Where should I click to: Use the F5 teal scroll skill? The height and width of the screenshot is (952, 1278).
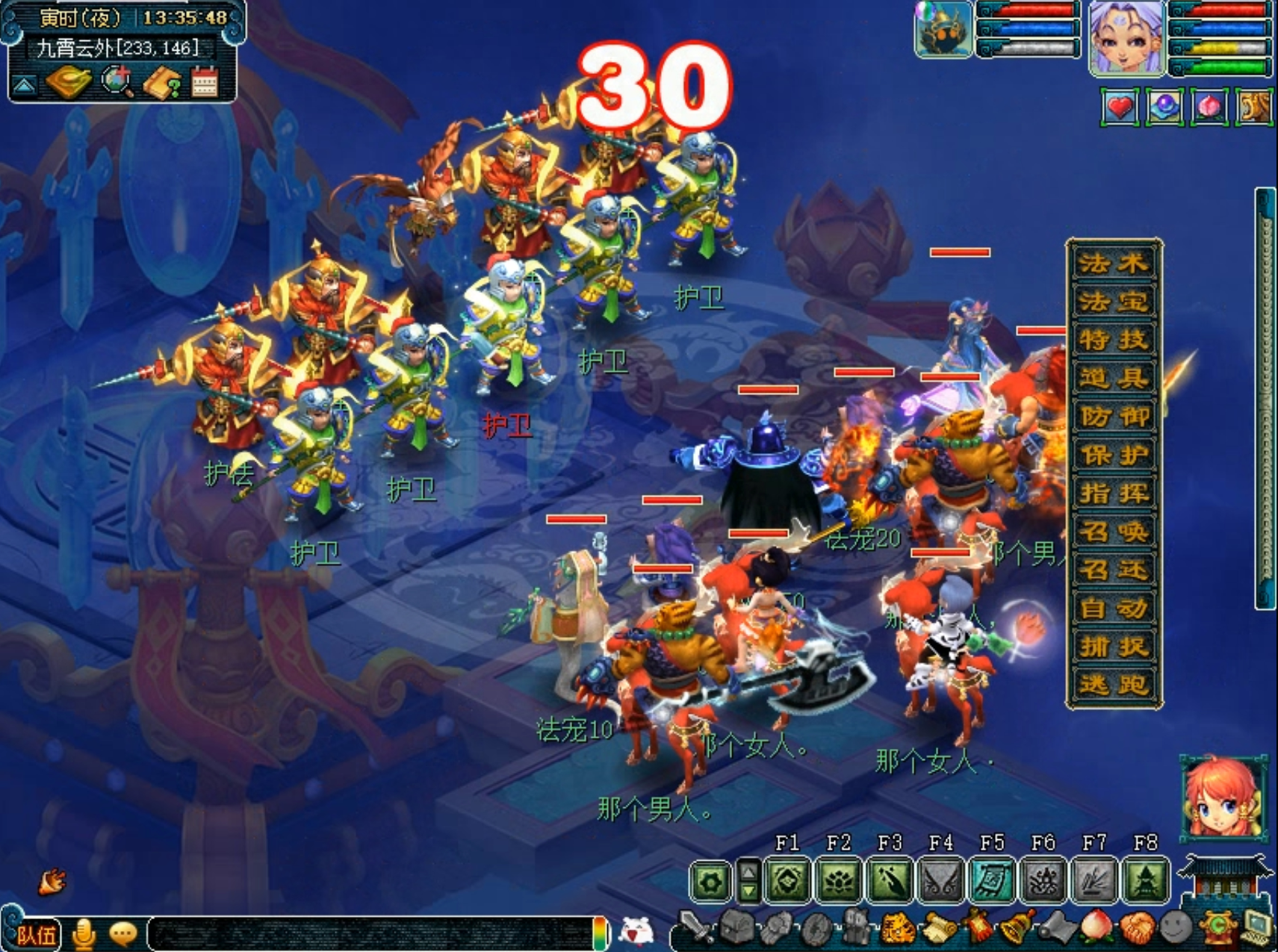tap(993, 881)
